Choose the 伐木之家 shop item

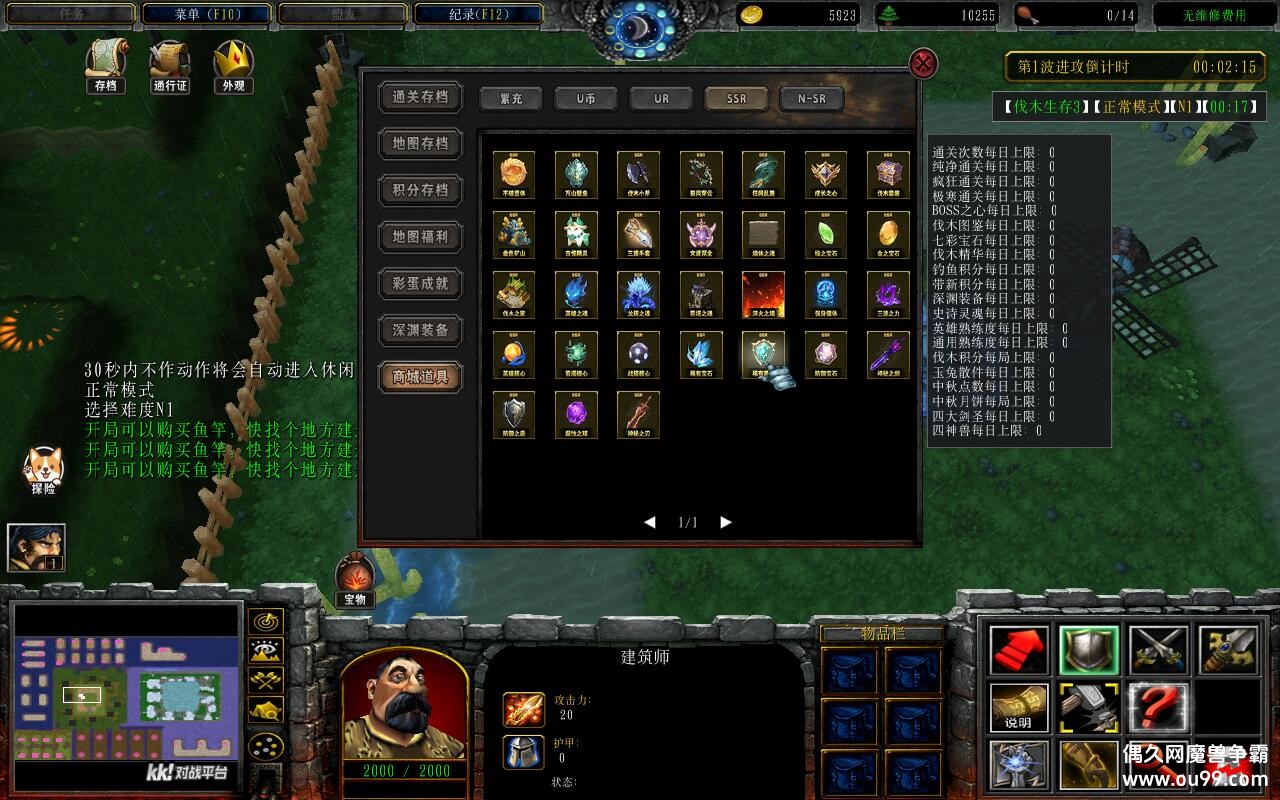514,295
